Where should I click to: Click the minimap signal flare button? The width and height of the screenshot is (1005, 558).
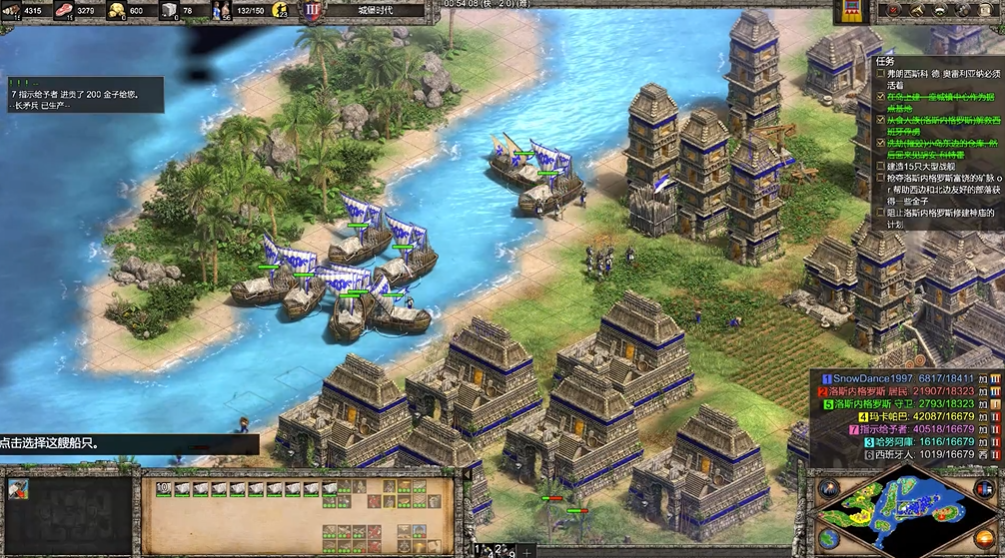click(827, 489)
